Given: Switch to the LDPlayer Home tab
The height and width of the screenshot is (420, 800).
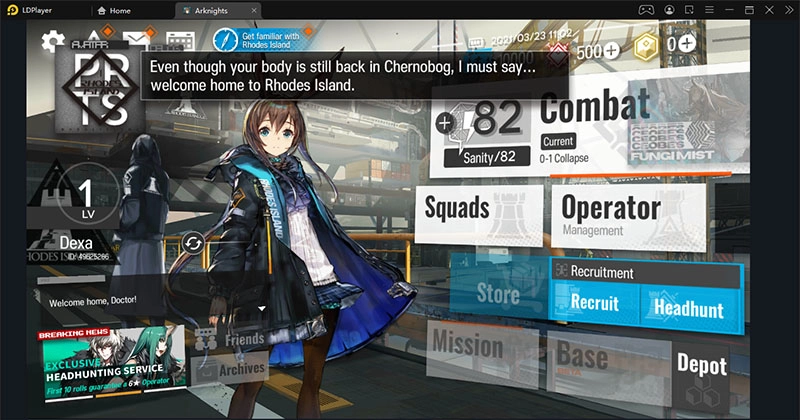Looking at the screenshot, I should 129,9.
